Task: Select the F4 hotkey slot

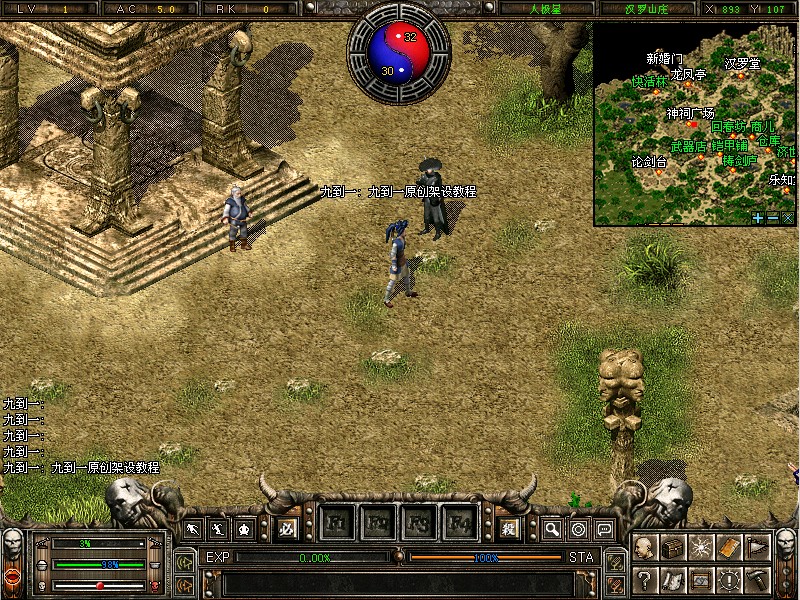Action: [x=461, y=523]
